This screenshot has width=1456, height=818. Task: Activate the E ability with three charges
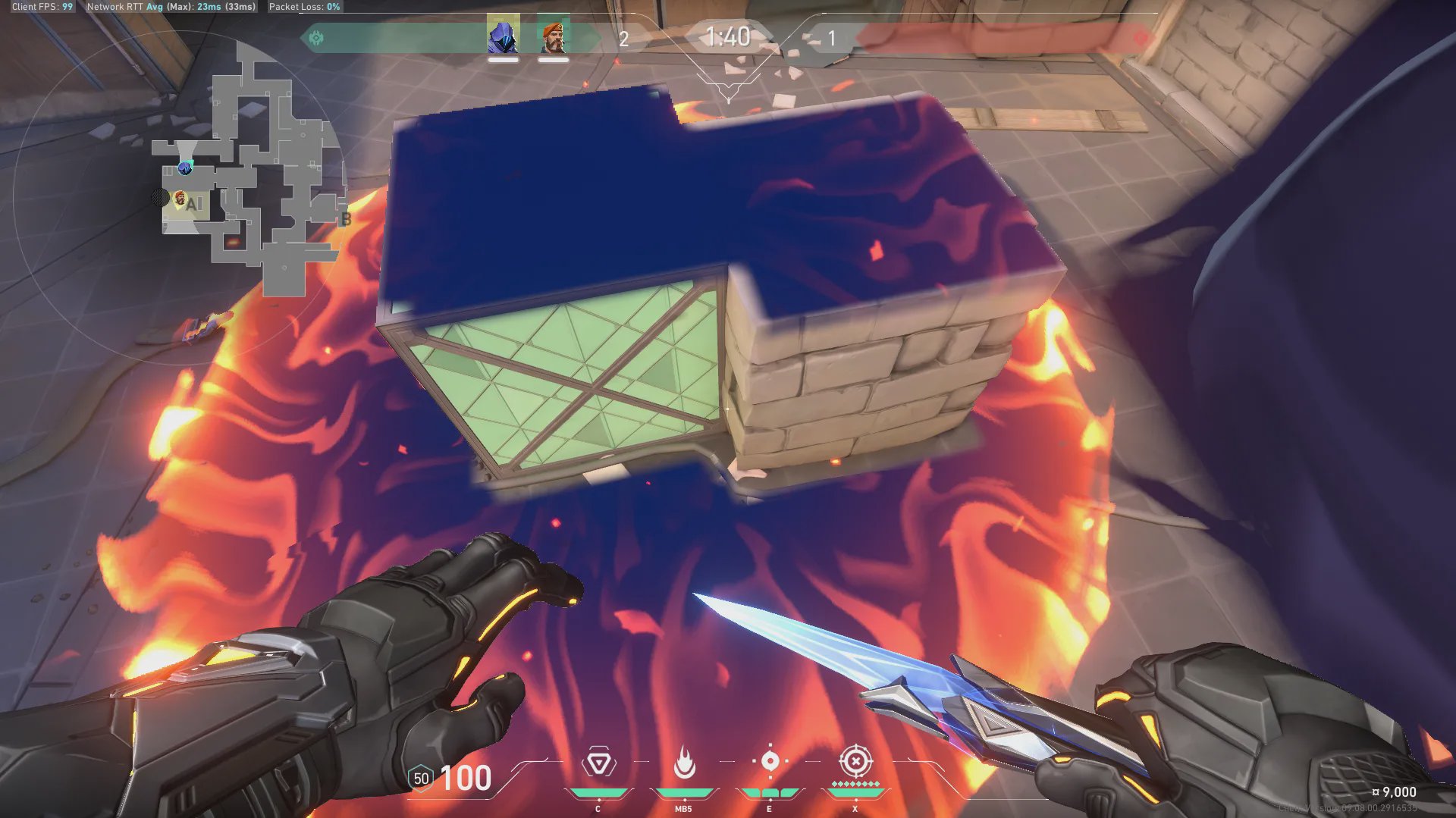[x=770, y=761]
